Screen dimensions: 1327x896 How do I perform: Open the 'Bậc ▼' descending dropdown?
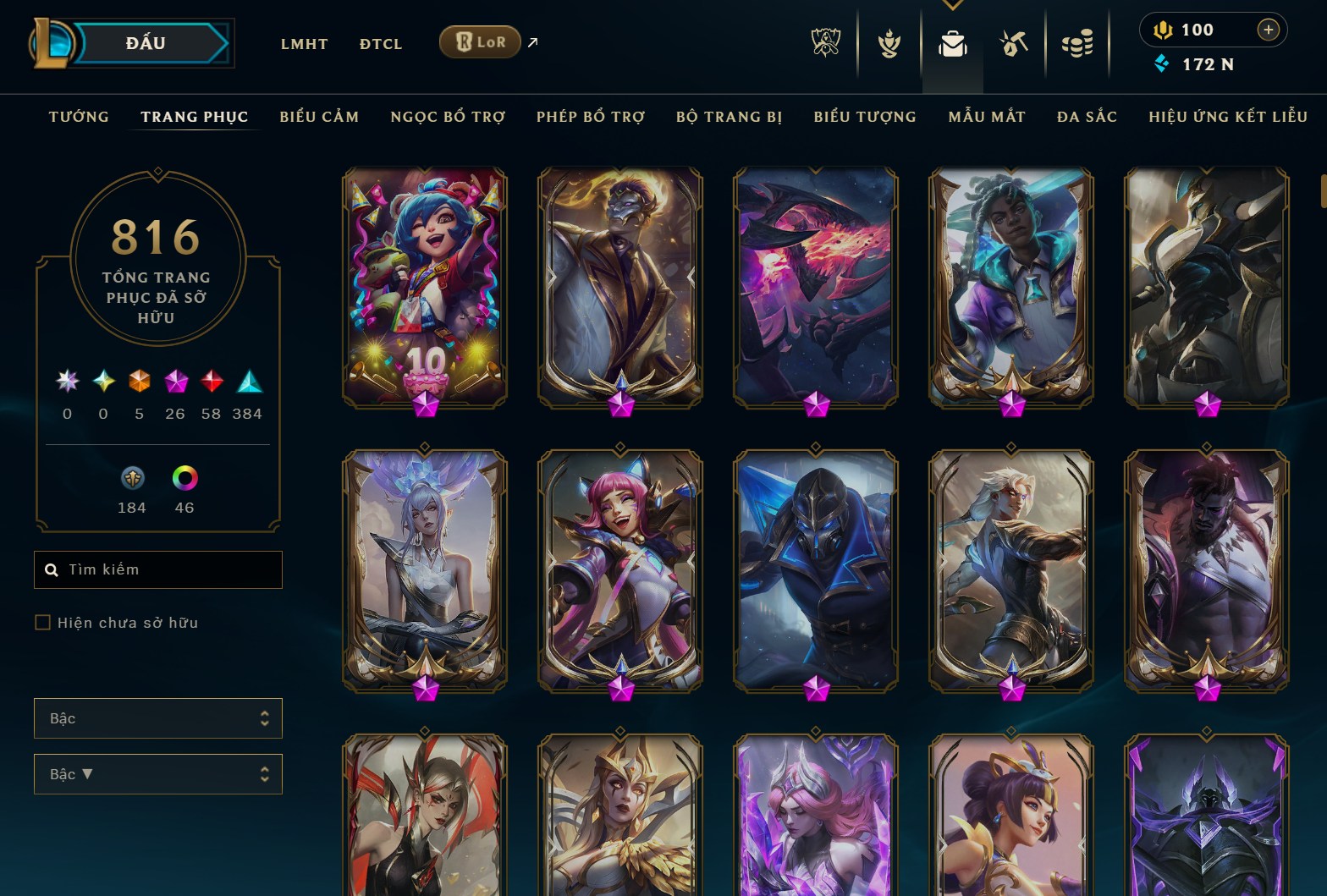click(x=157, y=773)
